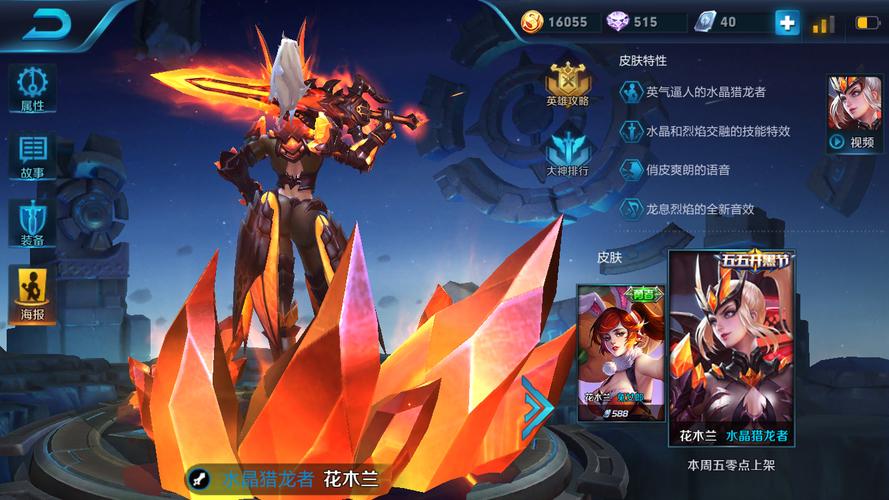Go back using the top-left arrow
The width and height of the screenshot is (889, 500).
click(x=45, y=24)
